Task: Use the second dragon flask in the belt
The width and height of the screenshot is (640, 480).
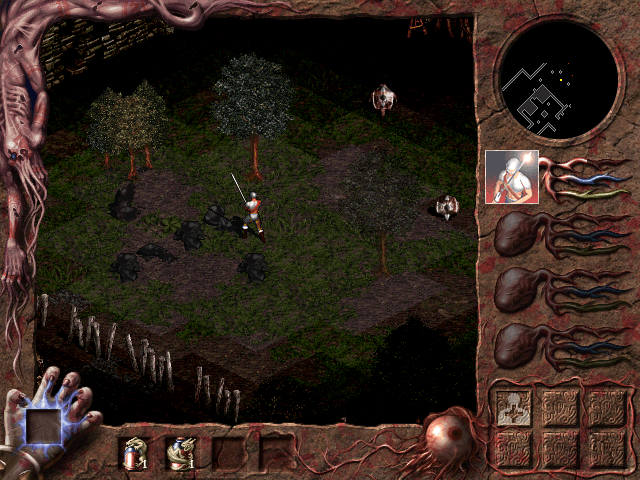Action: [x=182, y=454]
